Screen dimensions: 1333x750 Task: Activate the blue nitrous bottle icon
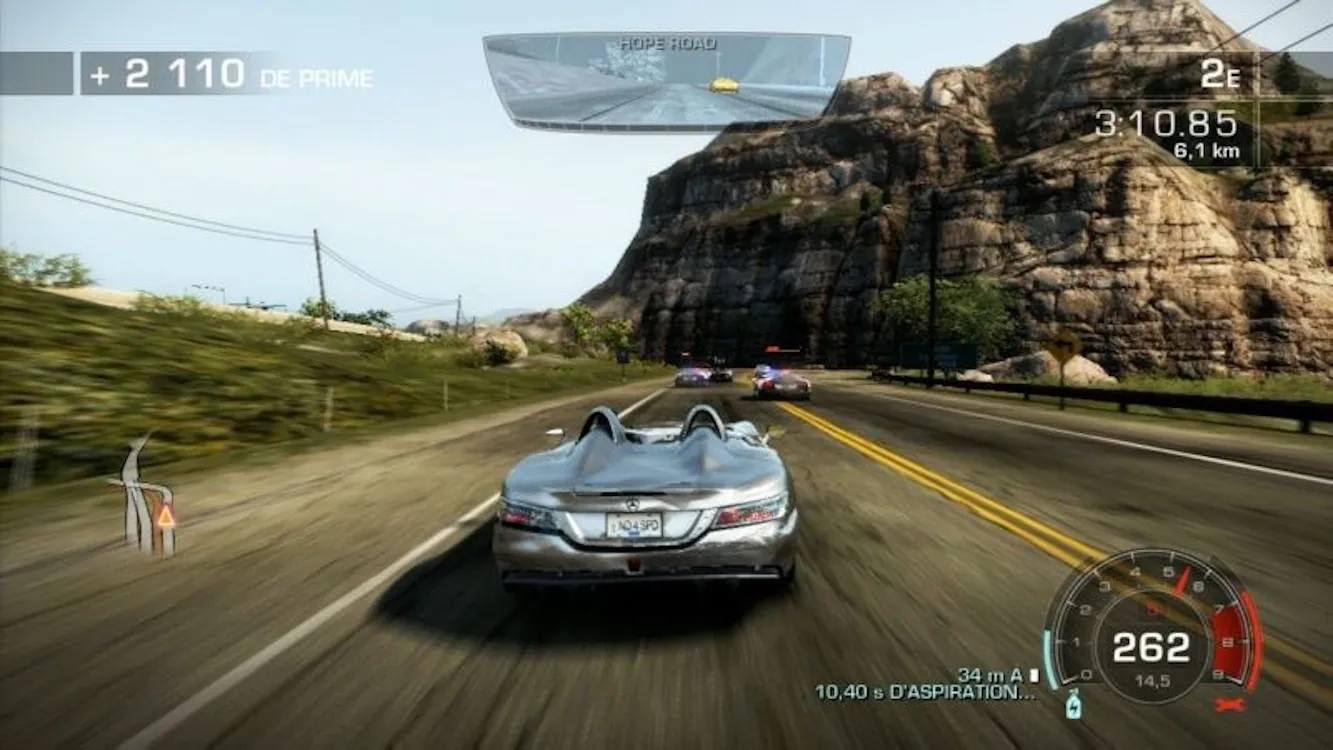[x=1074, y=706]
